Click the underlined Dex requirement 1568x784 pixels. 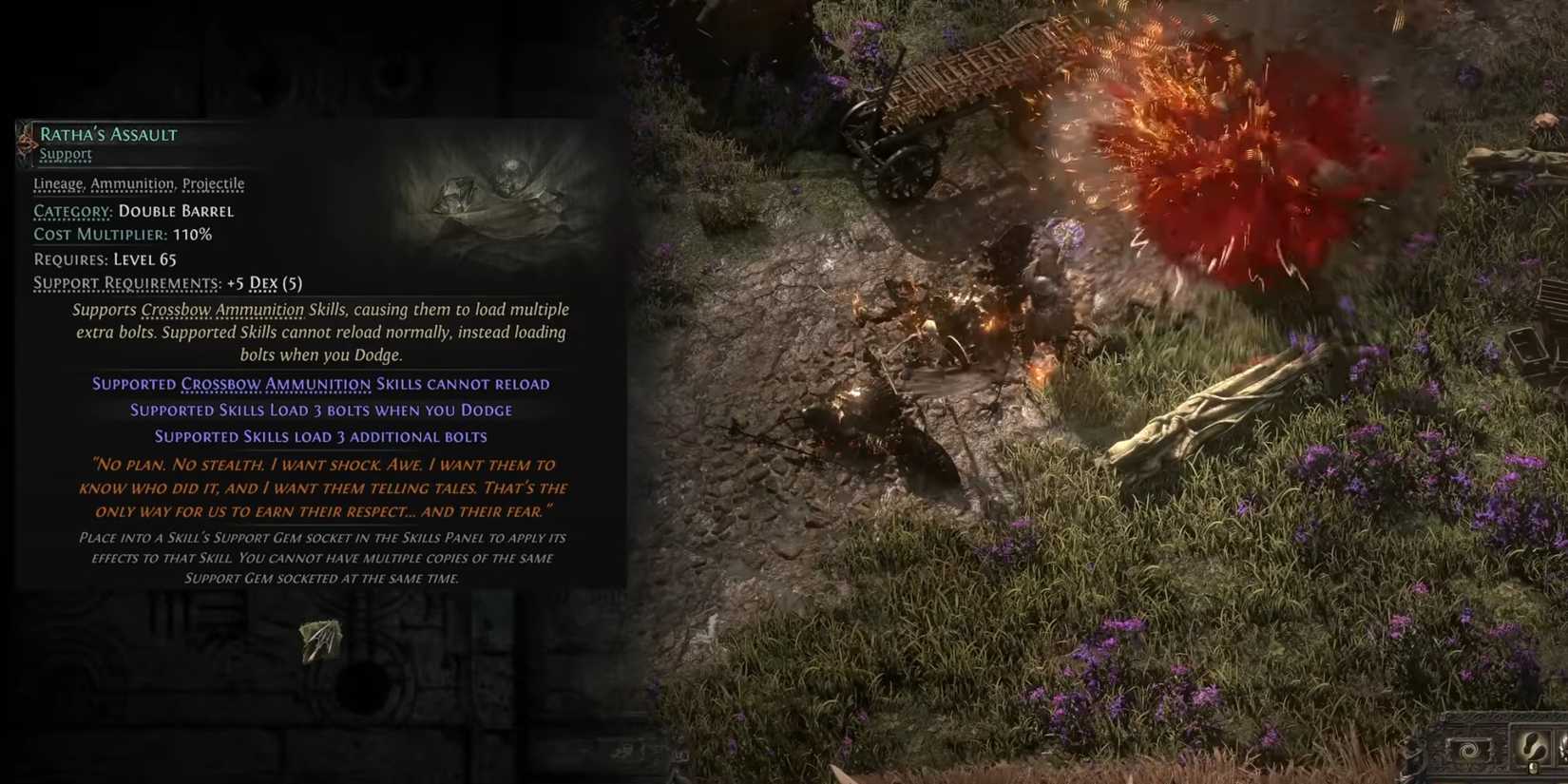tap(264, 282)
